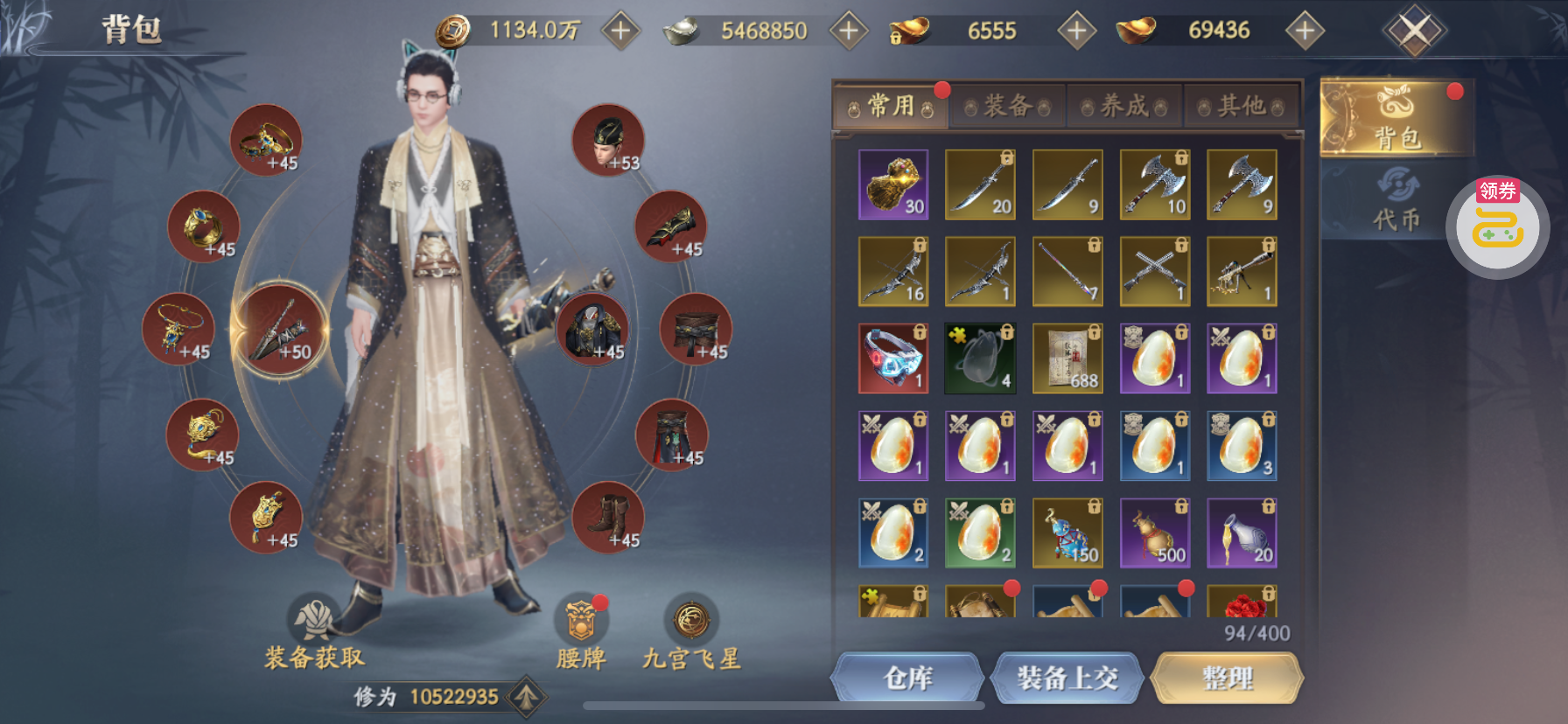
Task: Select the paper item stack of 688
Action: click(1067, 359)
